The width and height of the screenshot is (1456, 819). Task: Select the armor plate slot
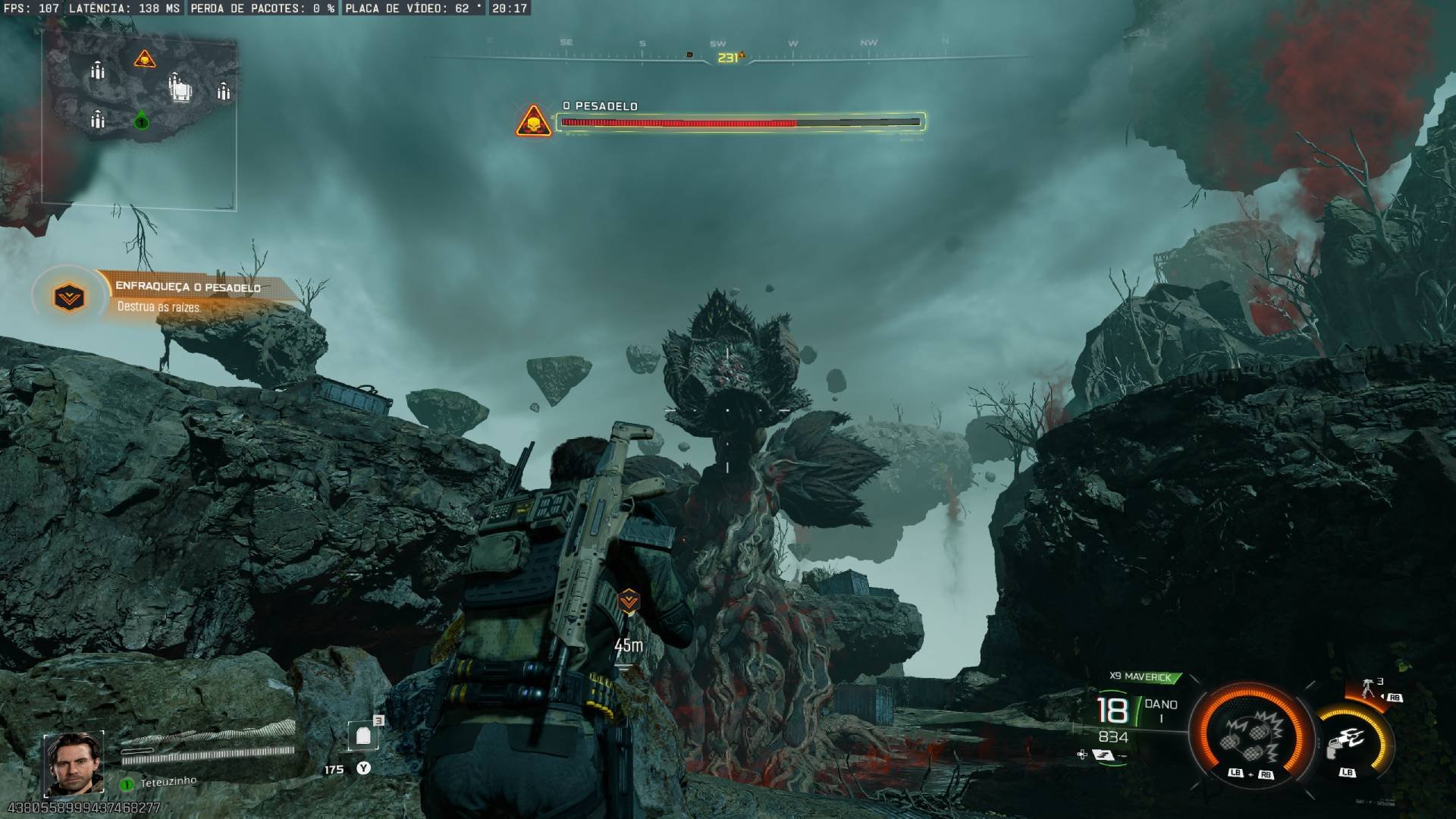coord(363,736)
